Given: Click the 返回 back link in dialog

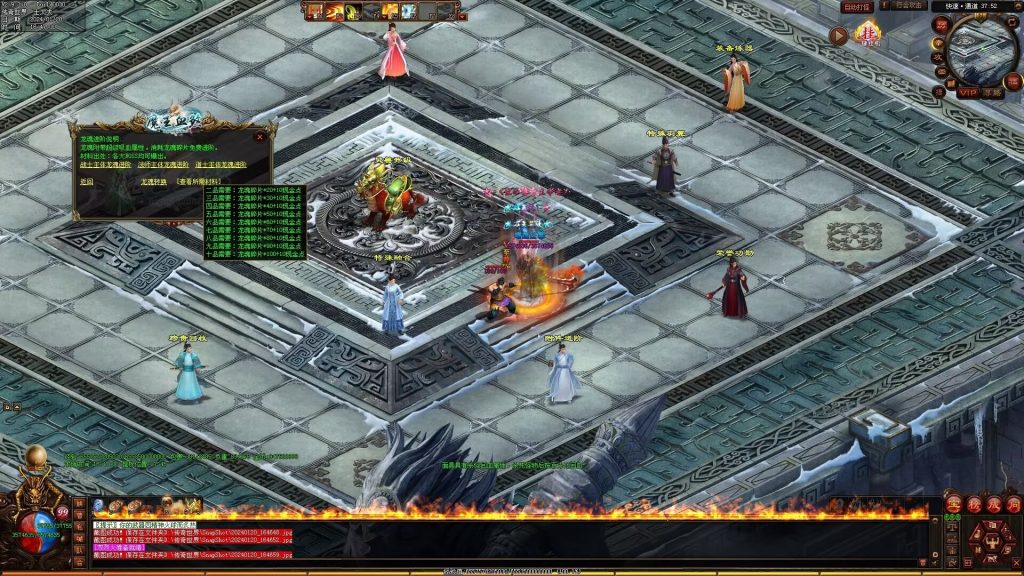Looking at the screenshot, I should (86, 182).
